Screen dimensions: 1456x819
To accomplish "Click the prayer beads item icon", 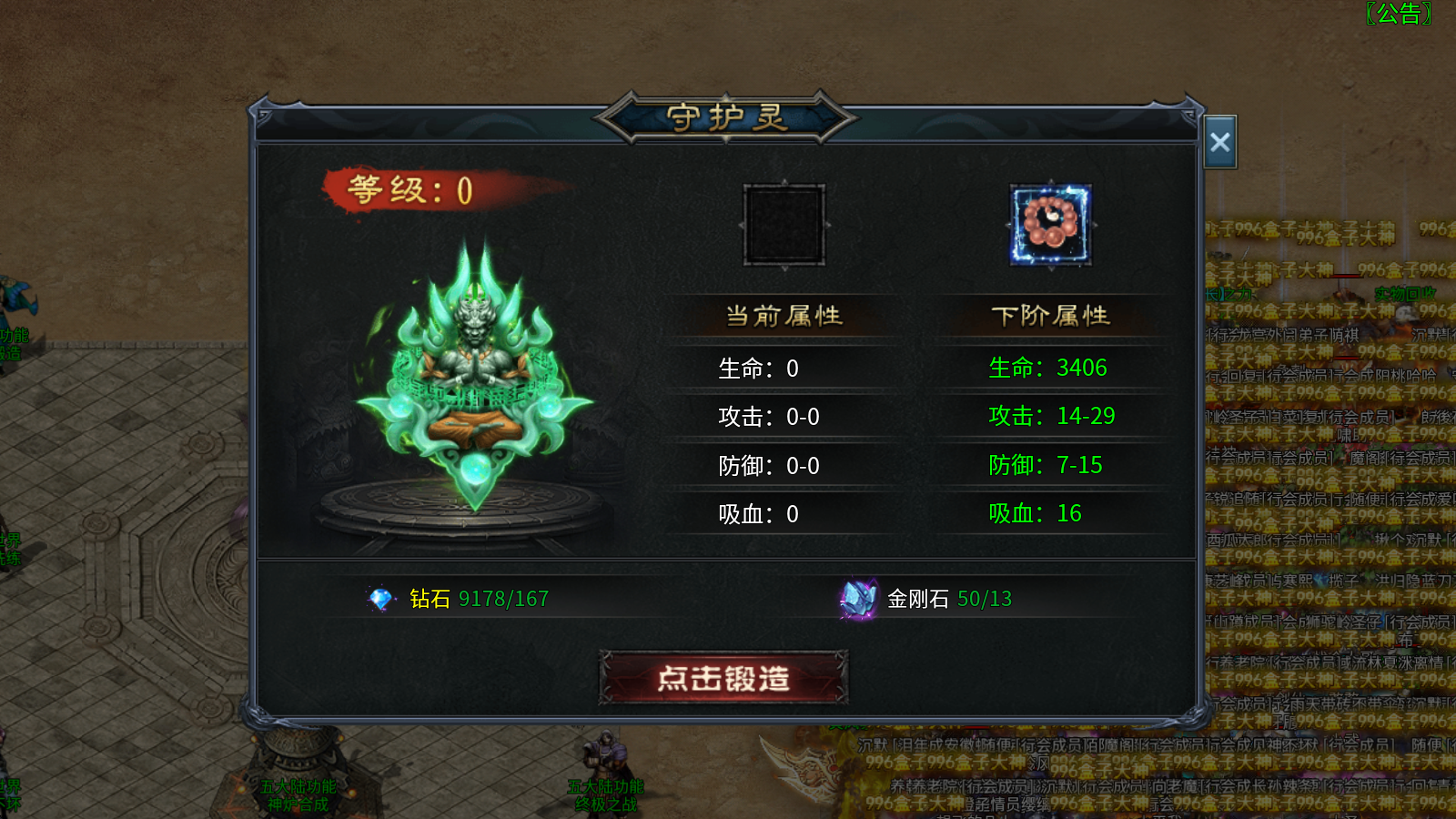I will [1050, 223].
